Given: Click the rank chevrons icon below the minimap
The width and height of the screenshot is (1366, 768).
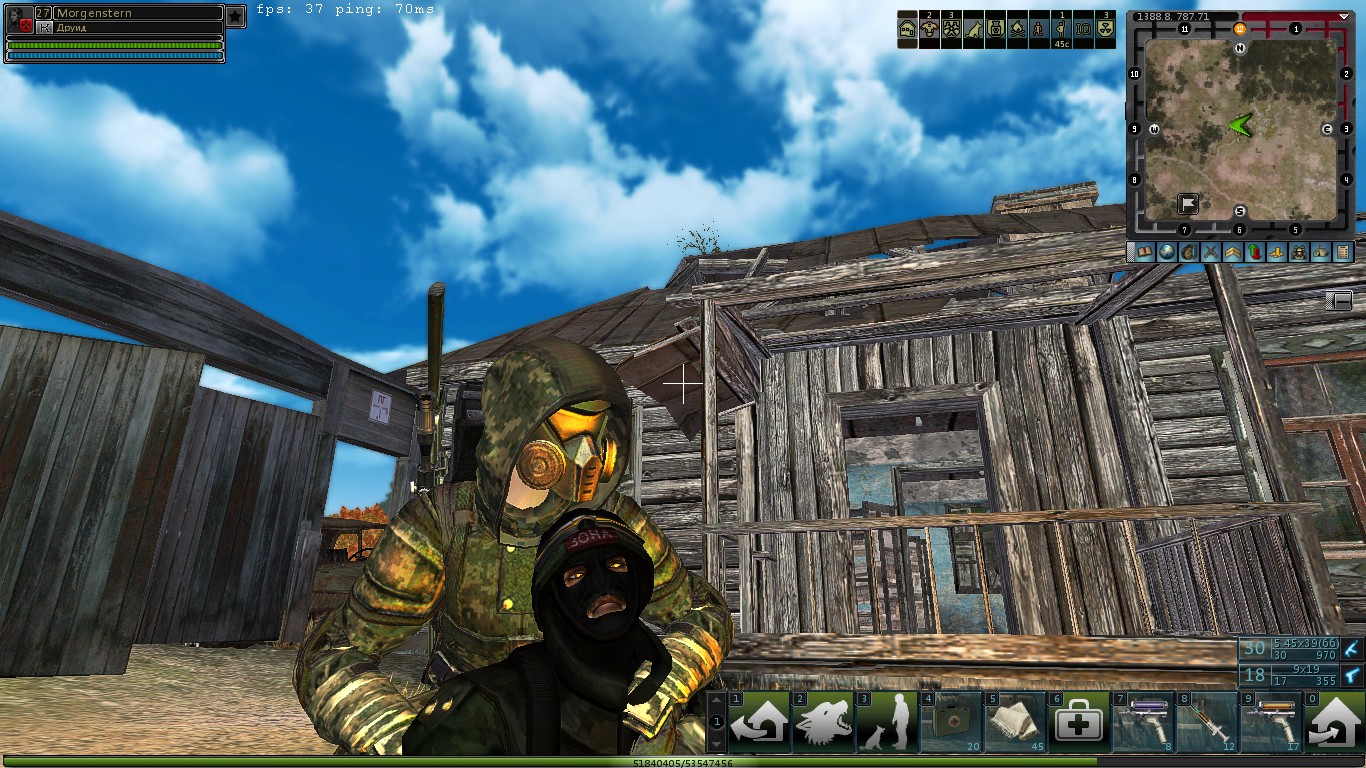Looking at the screenshot, I should tap(1233, 252).
